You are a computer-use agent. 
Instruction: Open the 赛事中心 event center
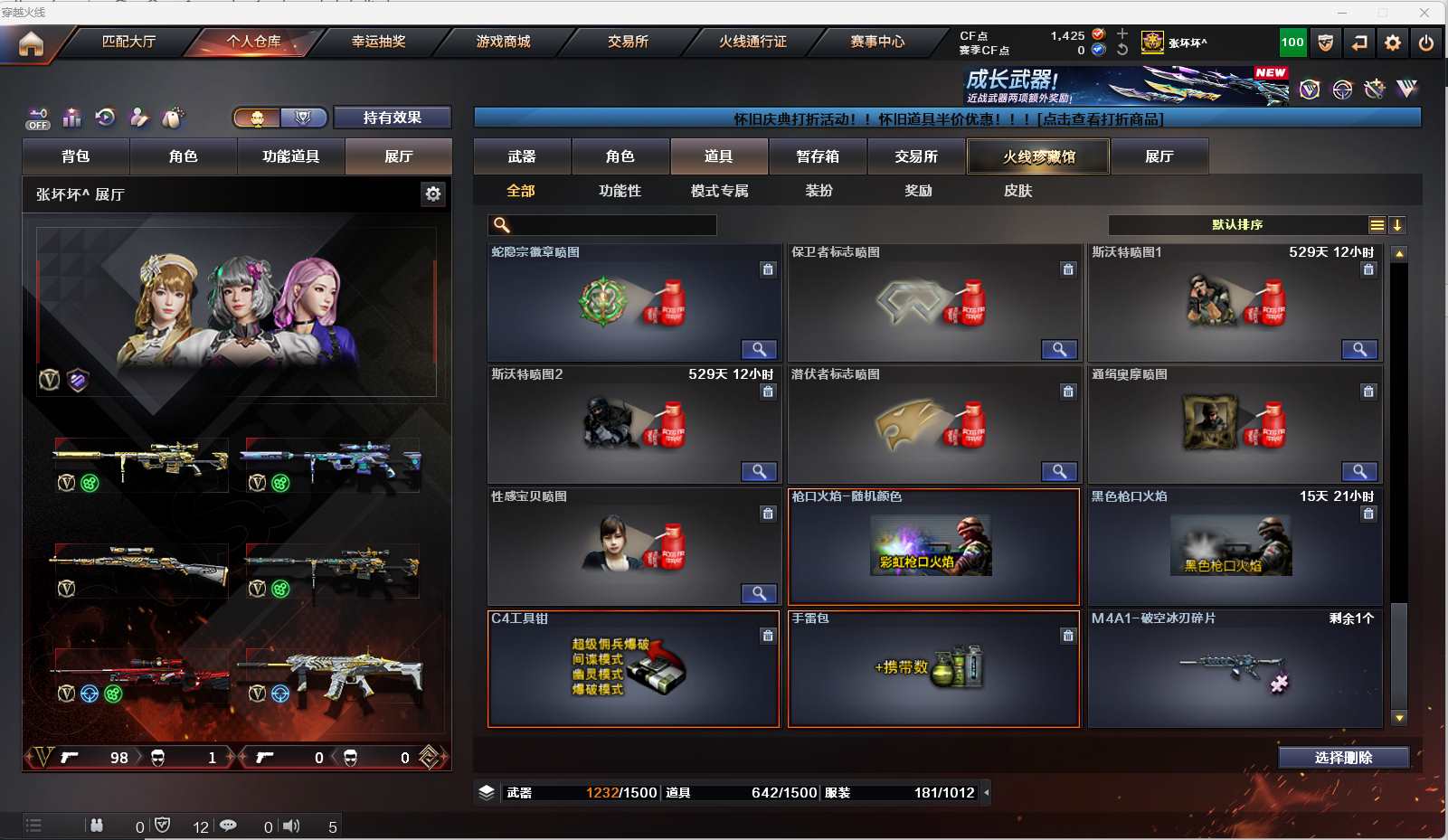pos(877,42)
